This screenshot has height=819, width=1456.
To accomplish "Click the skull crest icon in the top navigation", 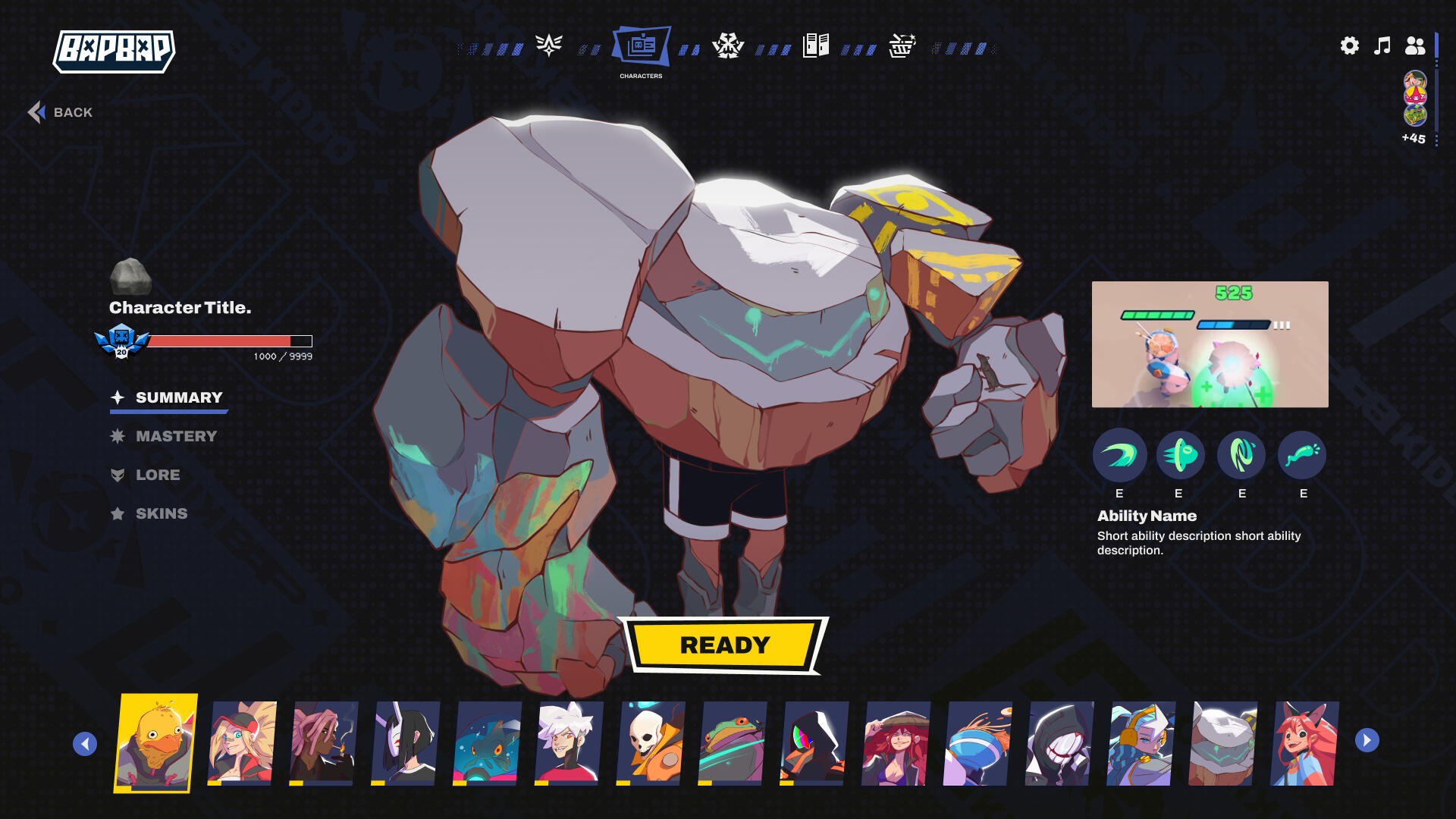I will point(728,45).
